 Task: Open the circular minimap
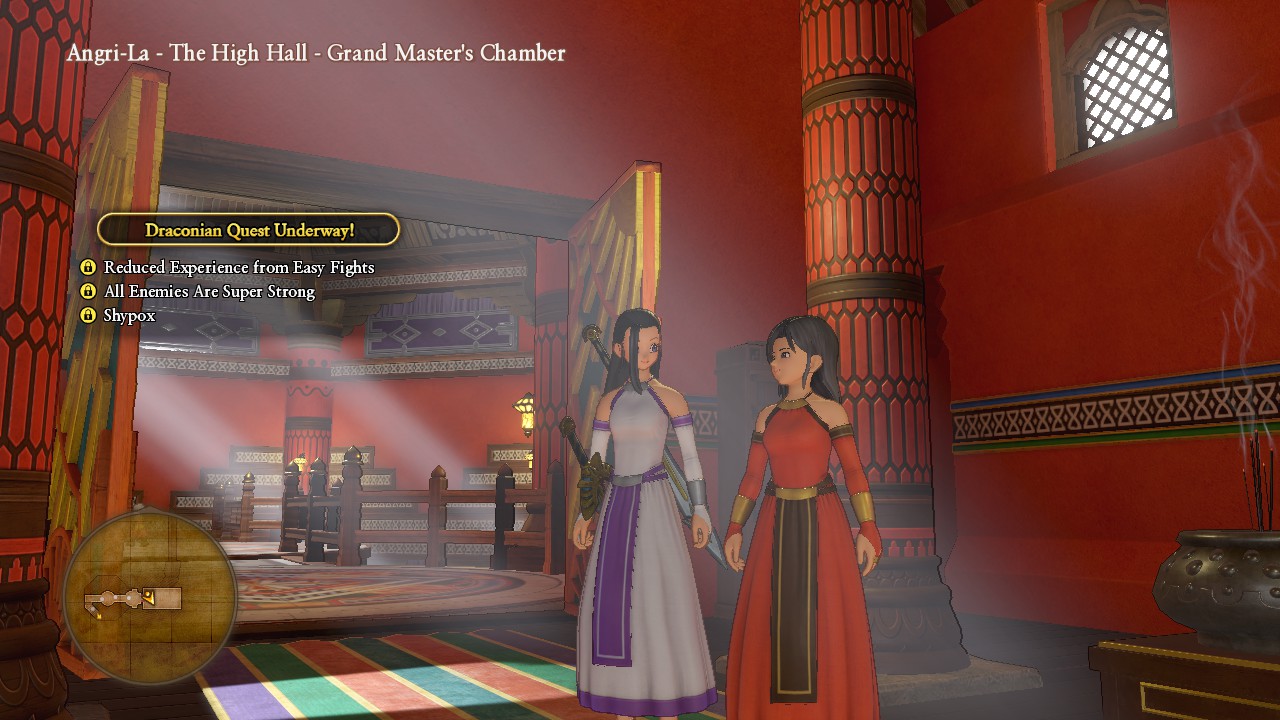[x=149, y=598]
